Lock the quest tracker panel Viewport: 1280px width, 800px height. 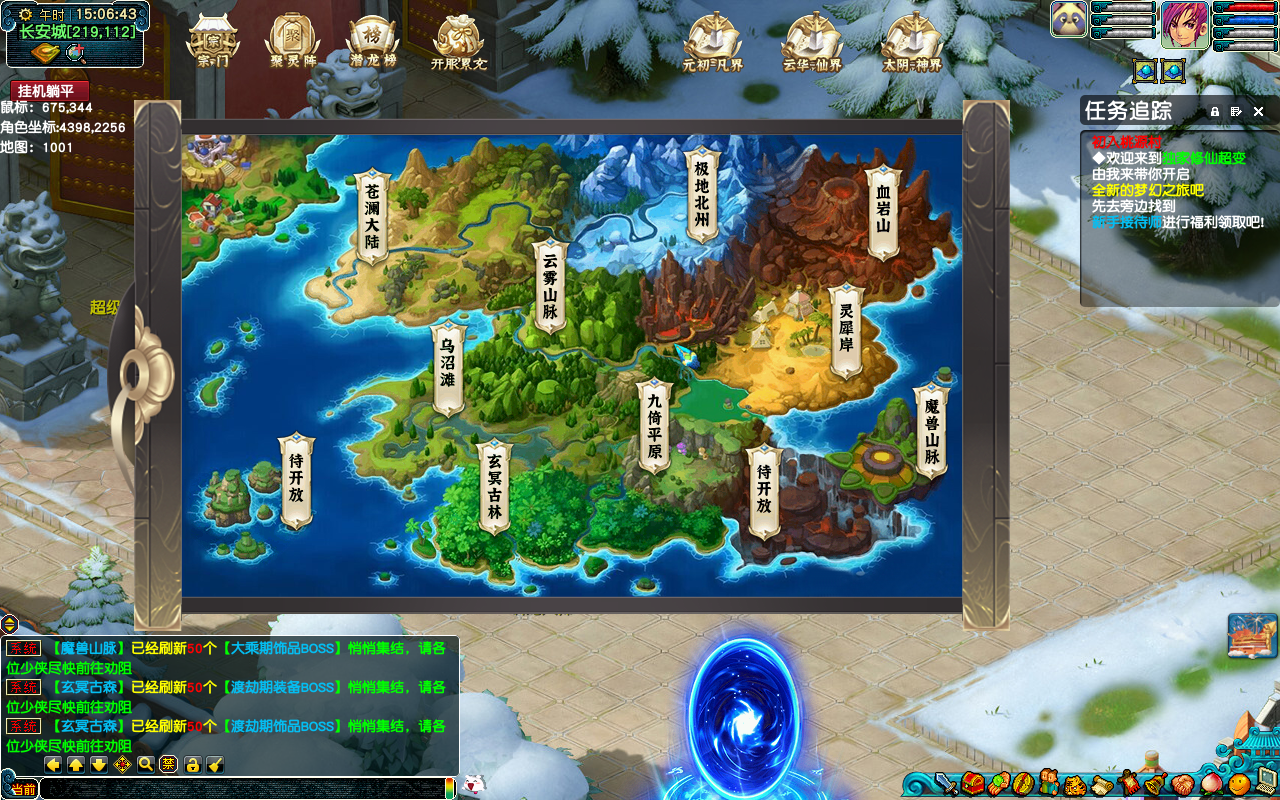(x=1215, y=112)
